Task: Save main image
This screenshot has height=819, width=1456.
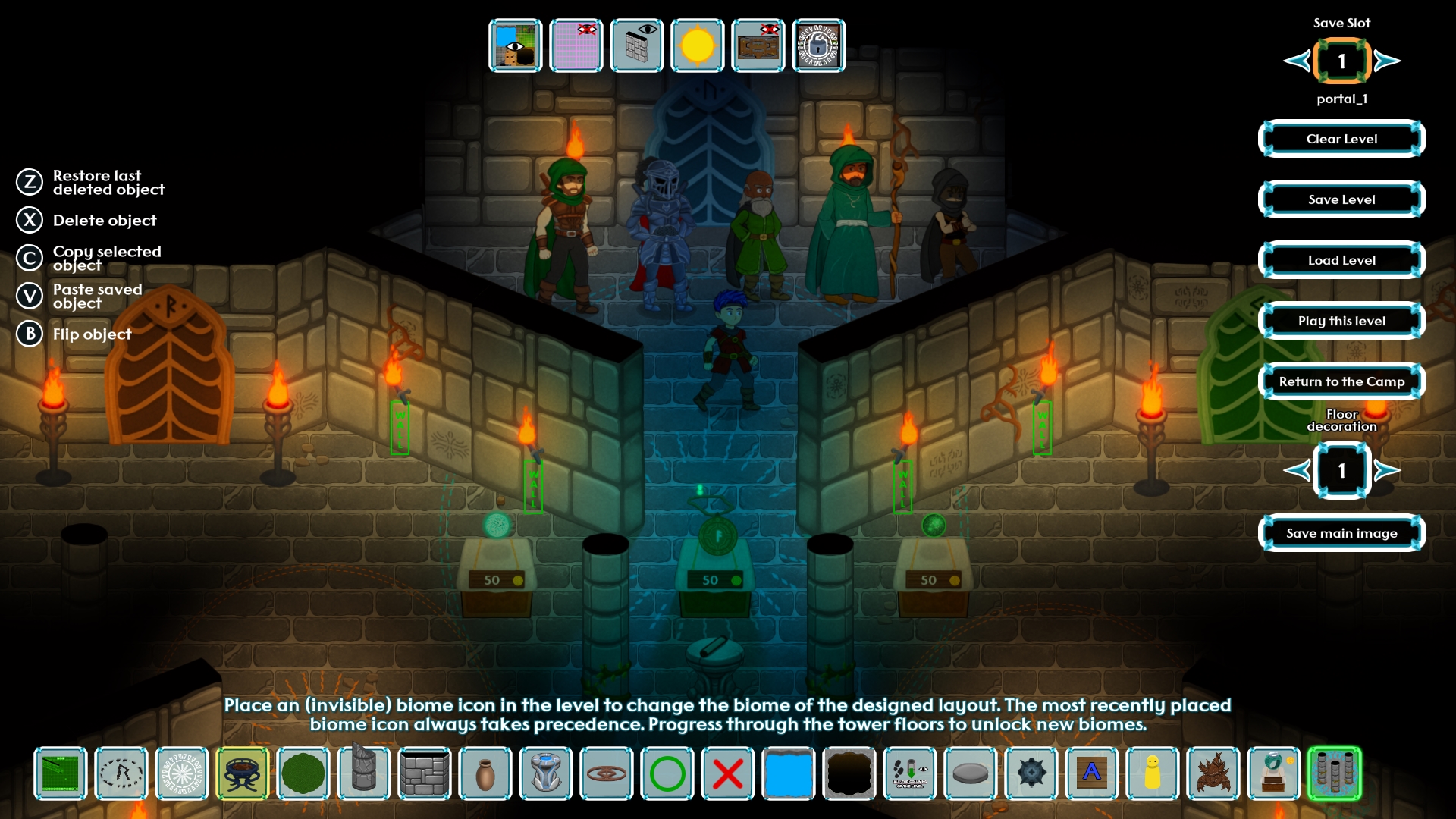Action: pos(1341,533)
